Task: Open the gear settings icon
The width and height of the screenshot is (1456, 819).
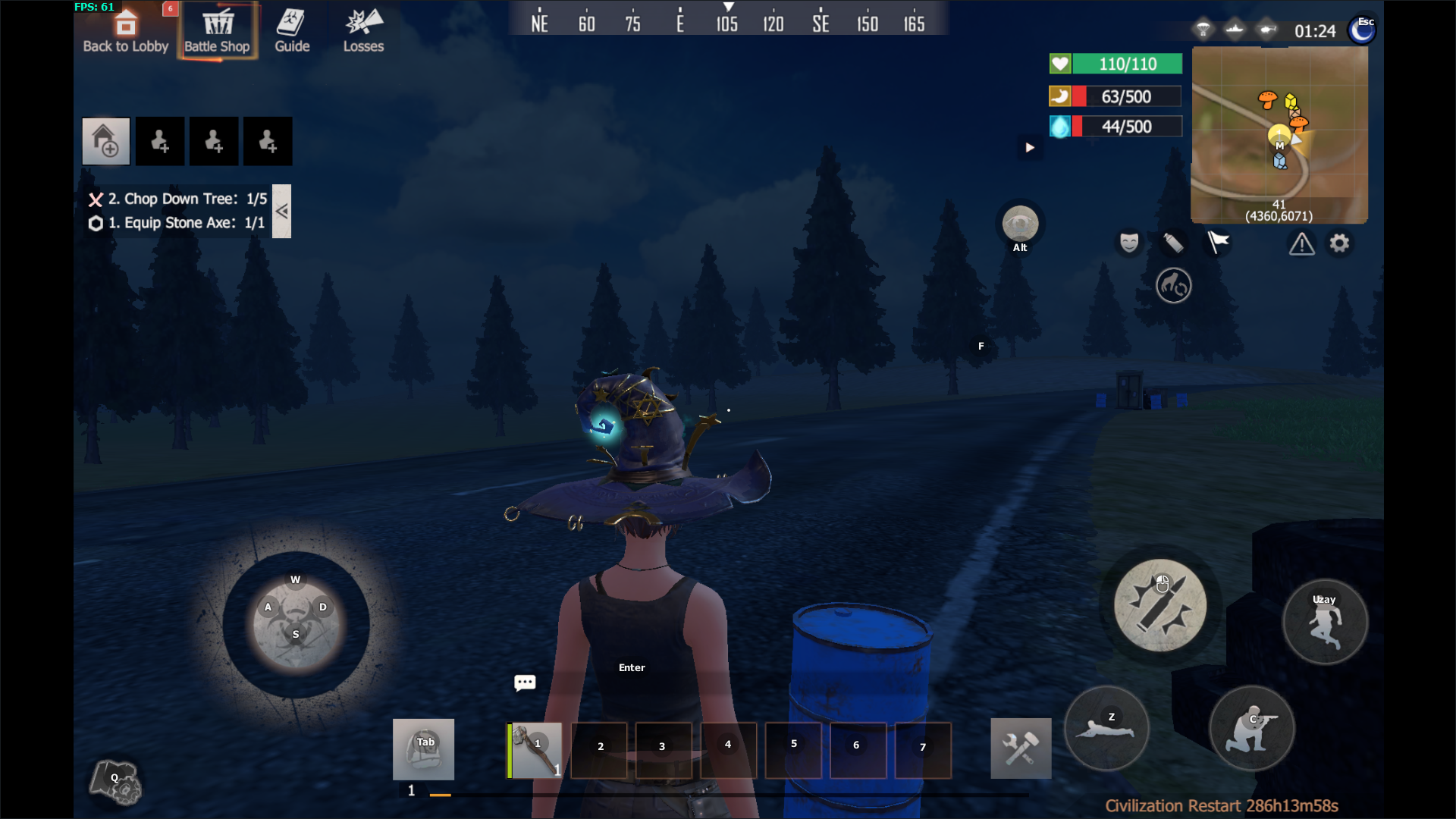Action: pos(1339,243)
